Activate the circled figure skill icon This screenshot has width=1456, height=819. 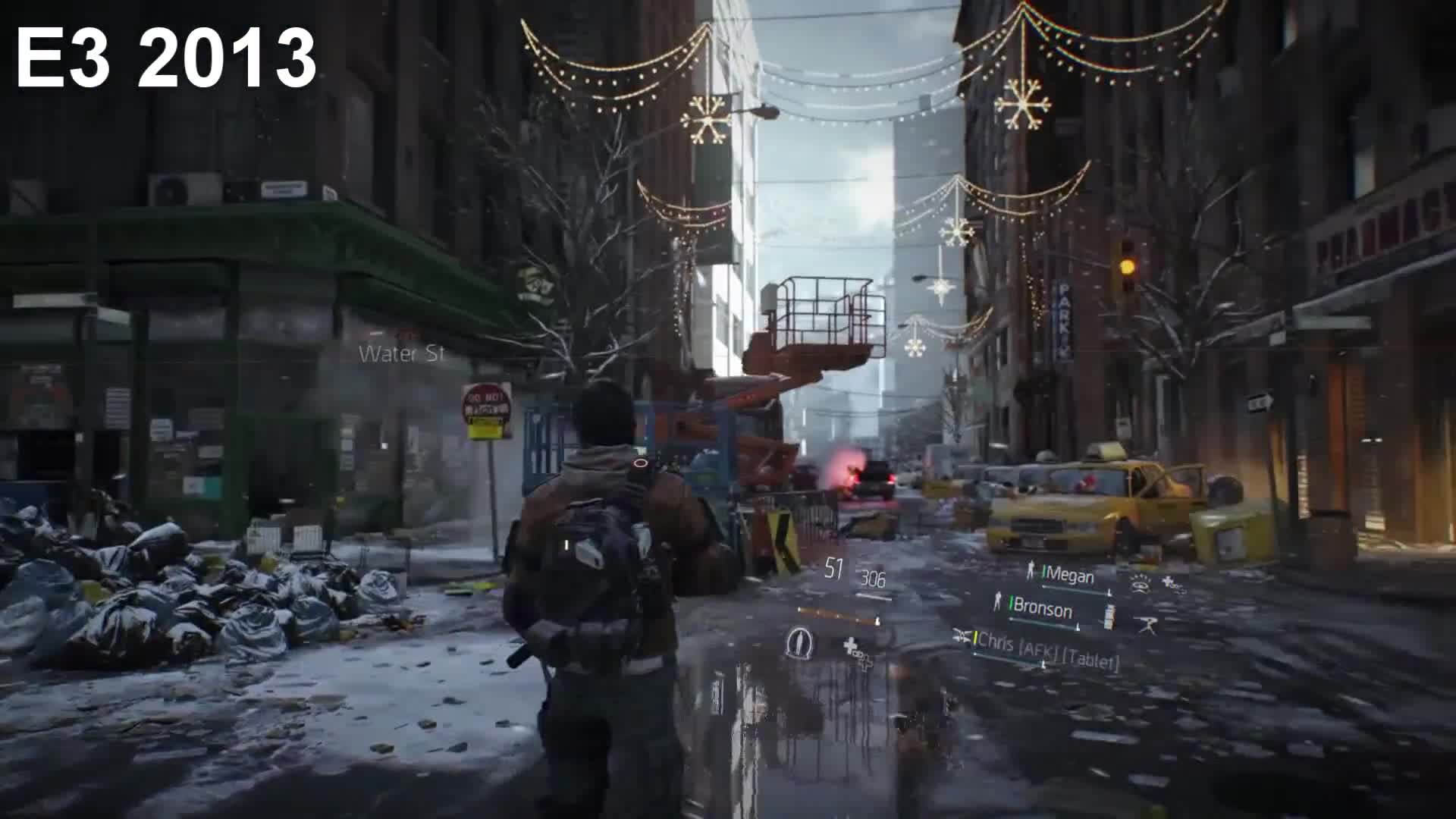(x=798, y=643)
